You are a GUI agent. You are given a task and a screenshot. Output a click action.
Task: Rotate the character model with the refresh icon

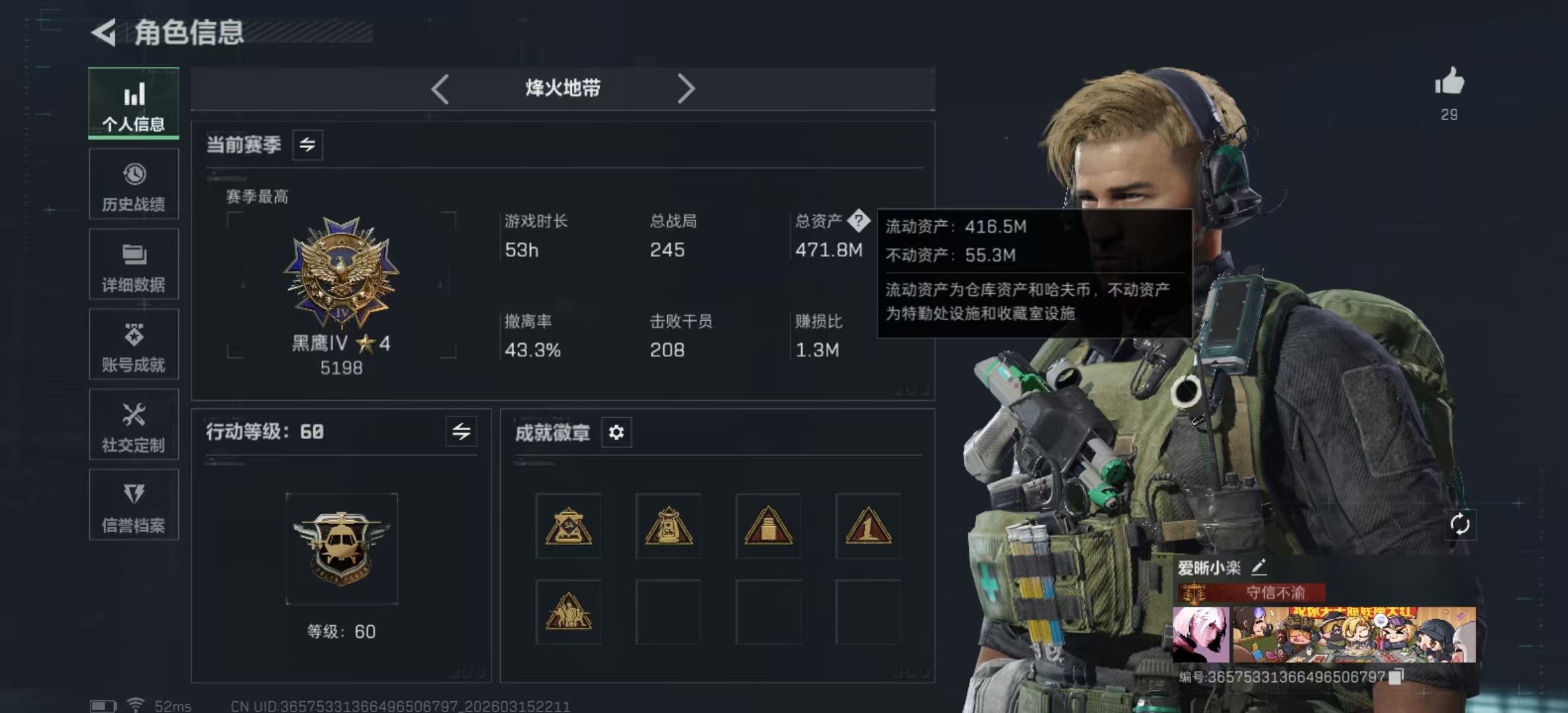pos(1460,525)
